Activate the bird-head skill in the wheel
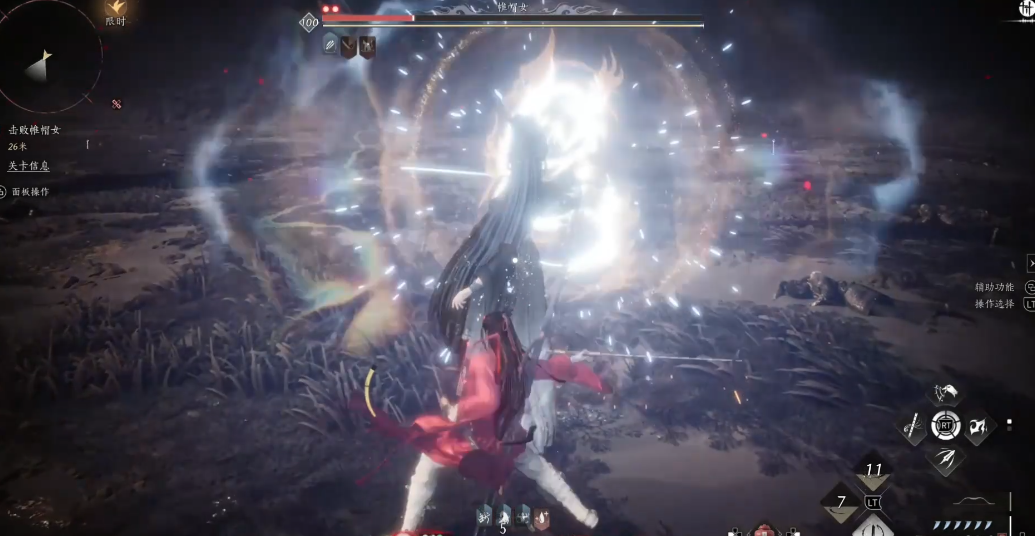 coord(944,394)
